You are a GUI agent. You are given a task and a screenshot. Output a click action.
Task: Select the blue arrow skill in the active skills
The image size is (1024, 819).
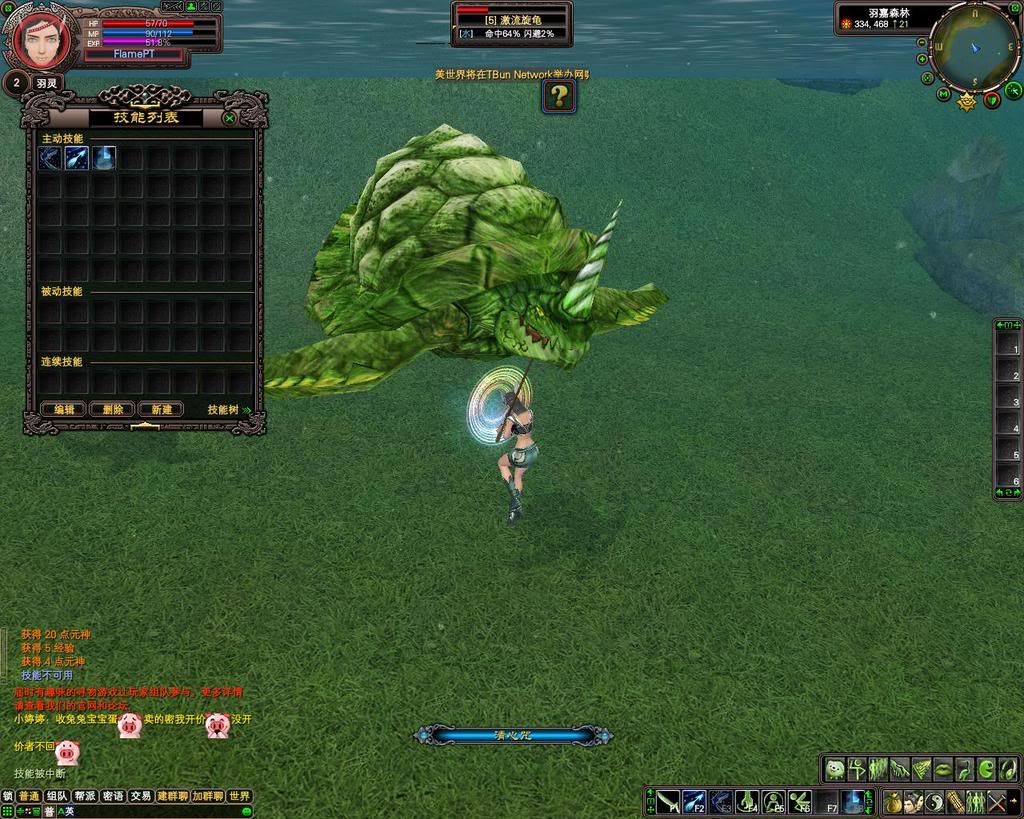pos(77,158)
